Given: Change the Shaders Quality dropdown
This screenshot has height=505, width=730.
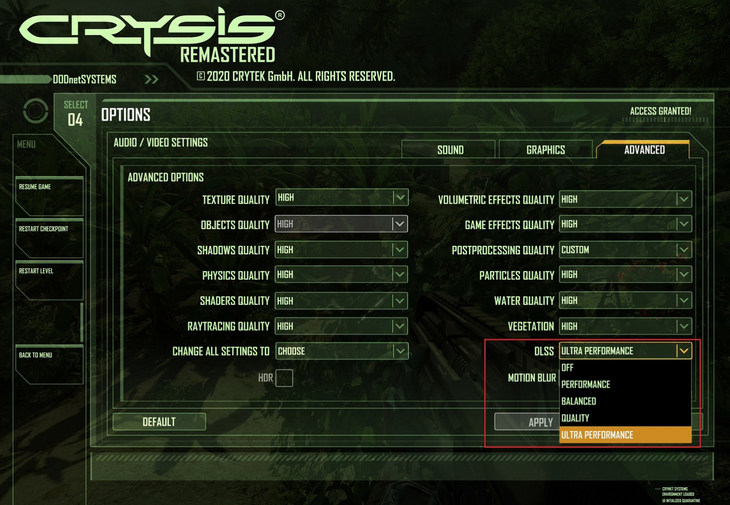Looking at the screenshot, I should point(341,300).
